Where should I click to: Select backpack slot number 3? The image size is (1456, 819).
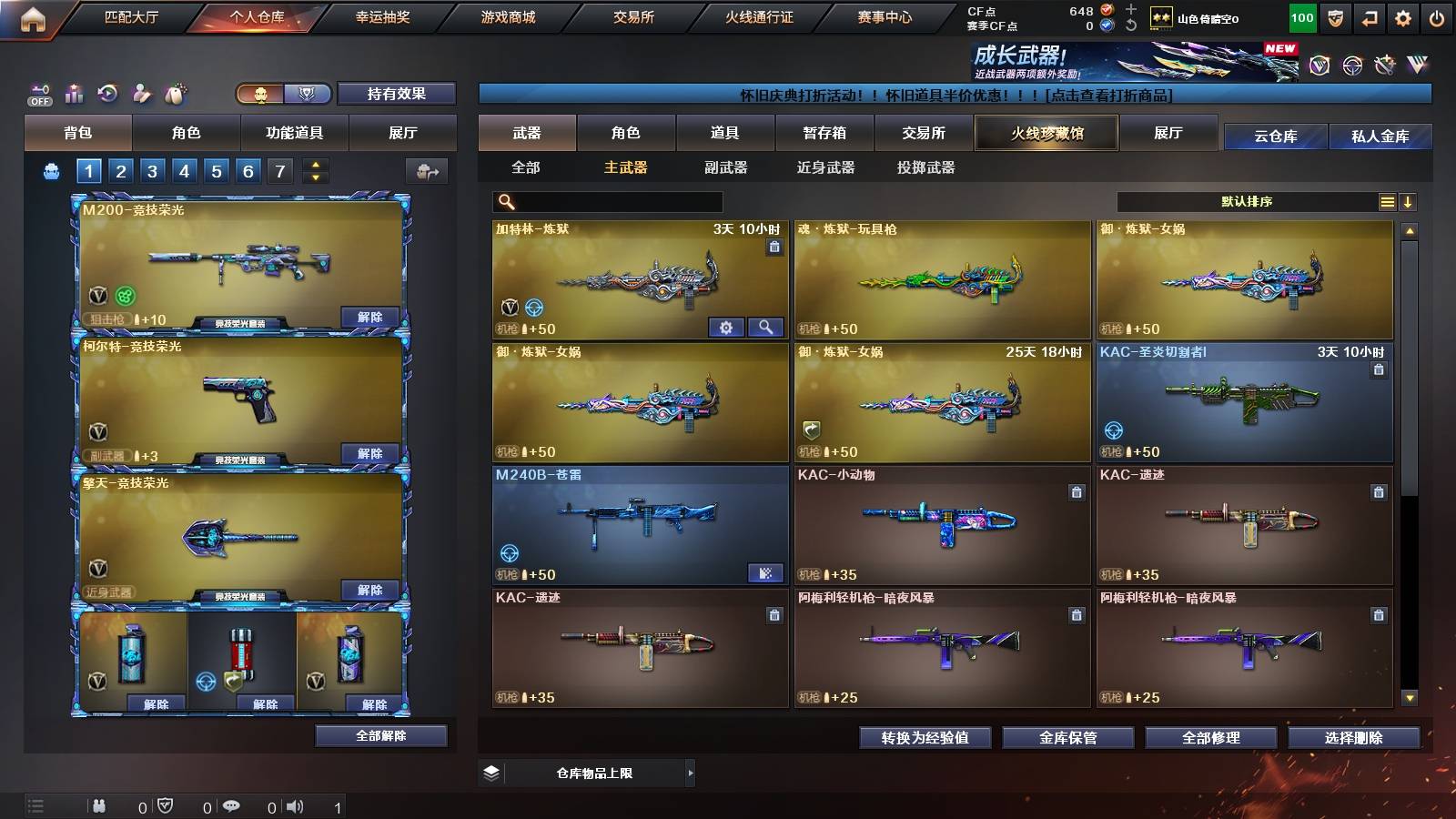[154, 170]
